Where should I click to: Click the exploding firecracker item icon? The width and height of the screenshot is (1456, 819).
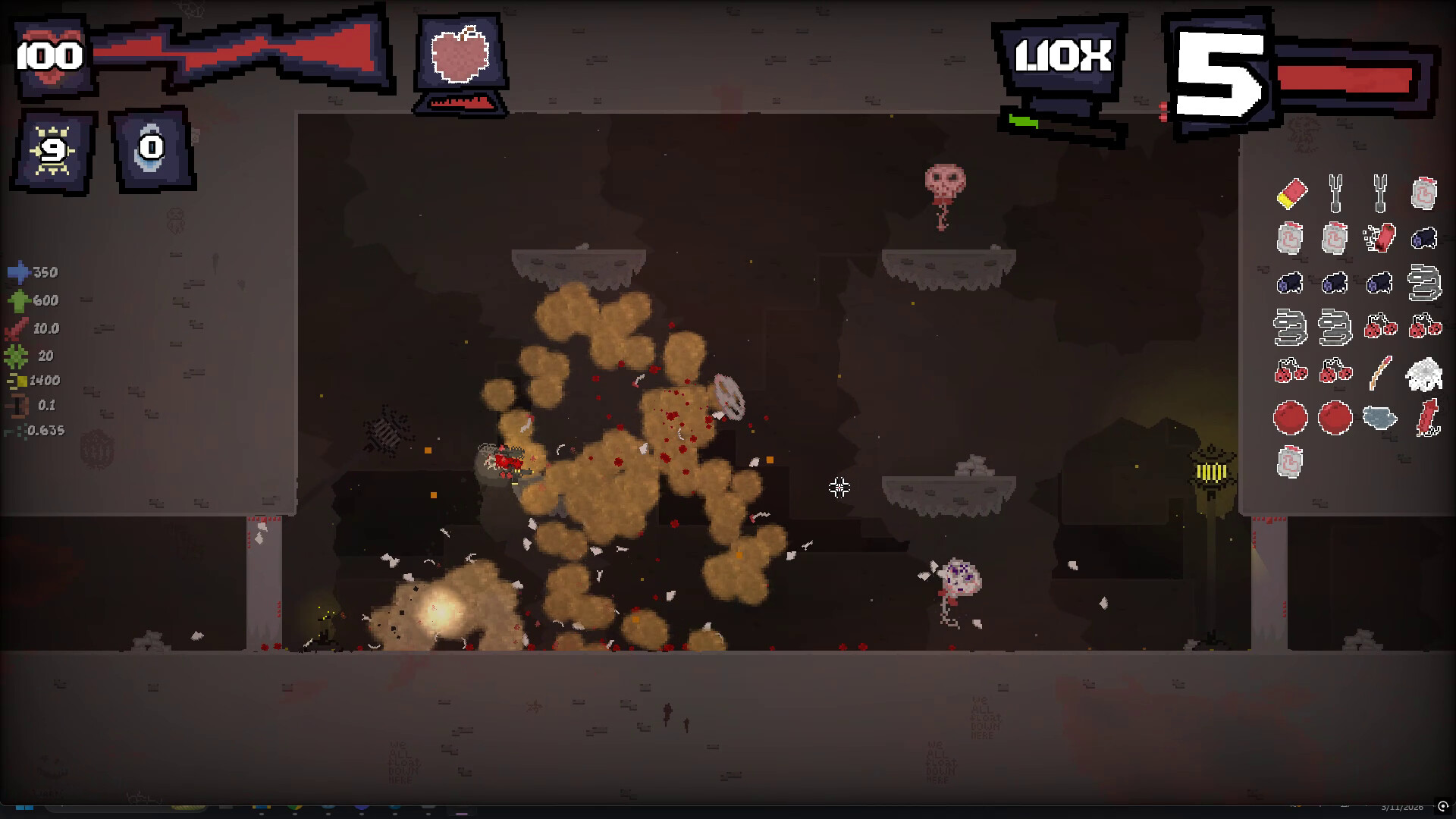pyautogui.click(x=1381, y=237)
